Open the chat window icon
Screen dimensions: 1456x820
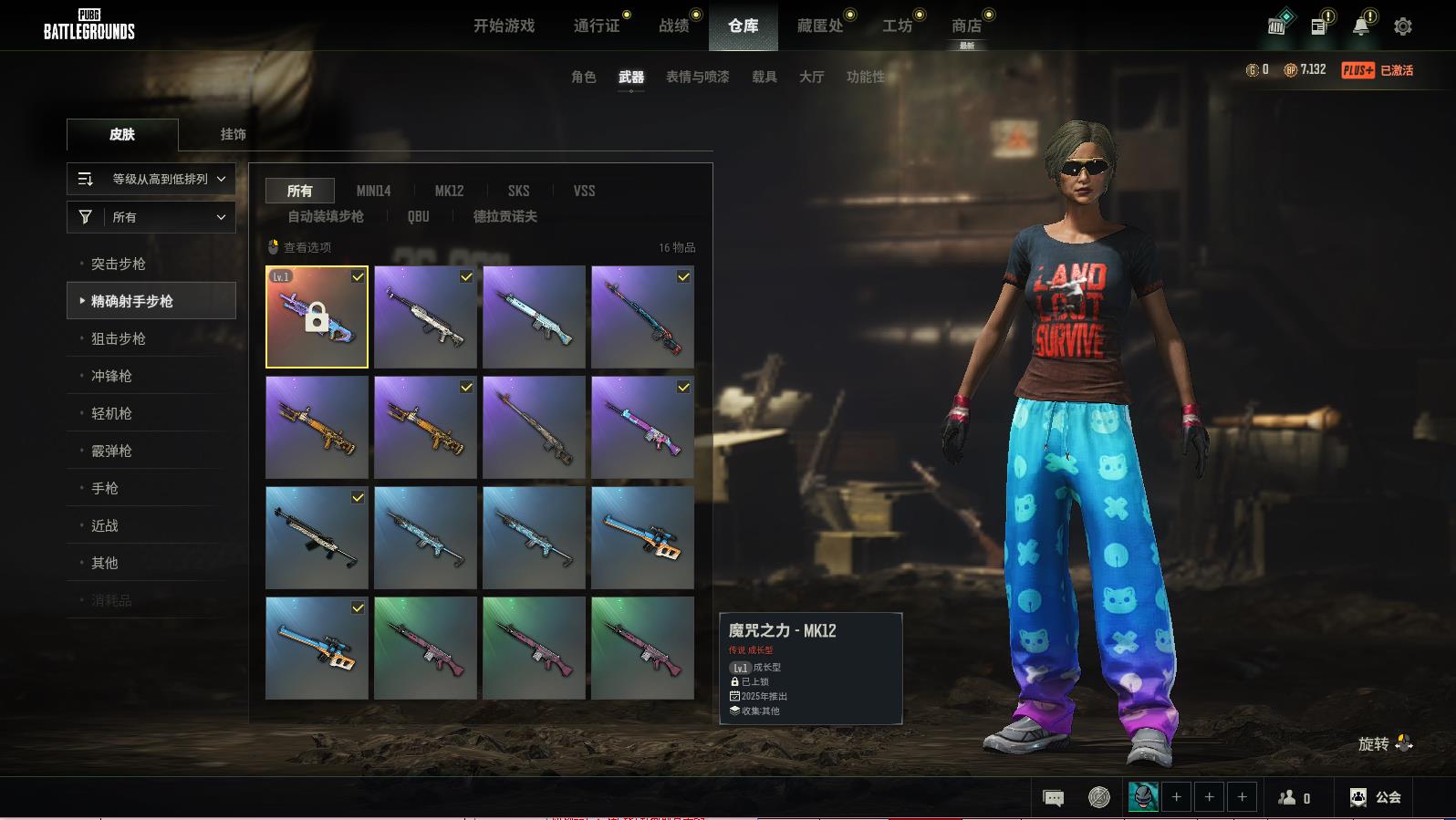(1053, 798)
